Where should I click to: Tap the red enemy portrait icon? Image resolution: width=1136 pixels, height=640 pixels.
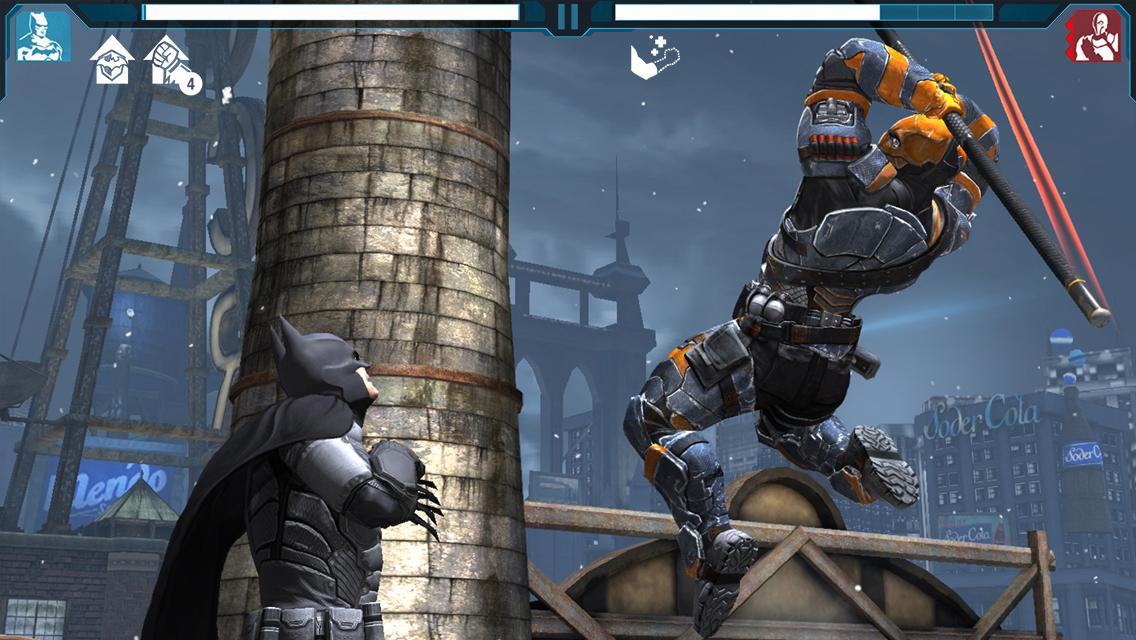click(x=1092, y=36)
